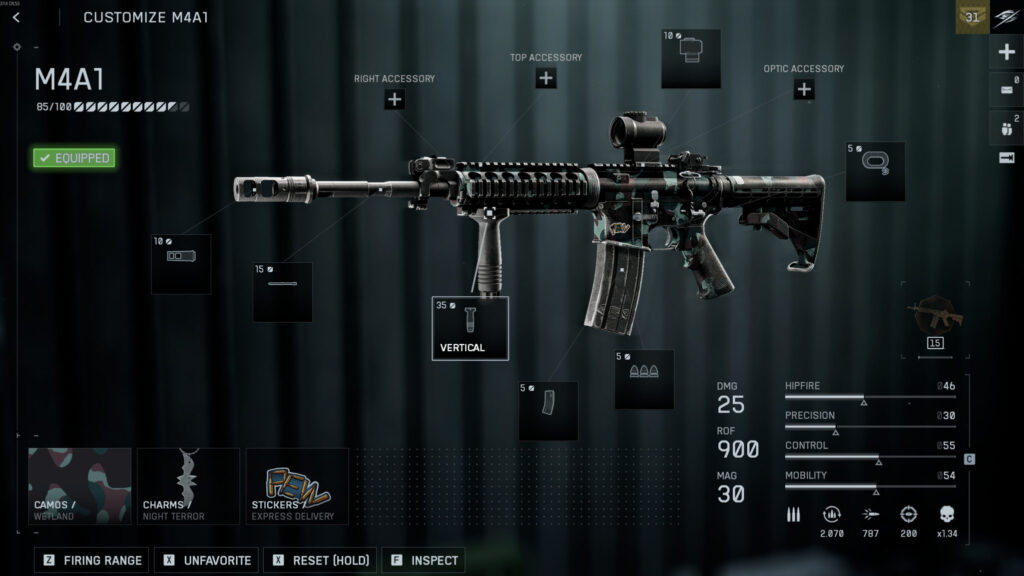Add an optic accessory attachment
This screenshot has width=1024, height=576.
pyautogui.click(x=804, y=89)
